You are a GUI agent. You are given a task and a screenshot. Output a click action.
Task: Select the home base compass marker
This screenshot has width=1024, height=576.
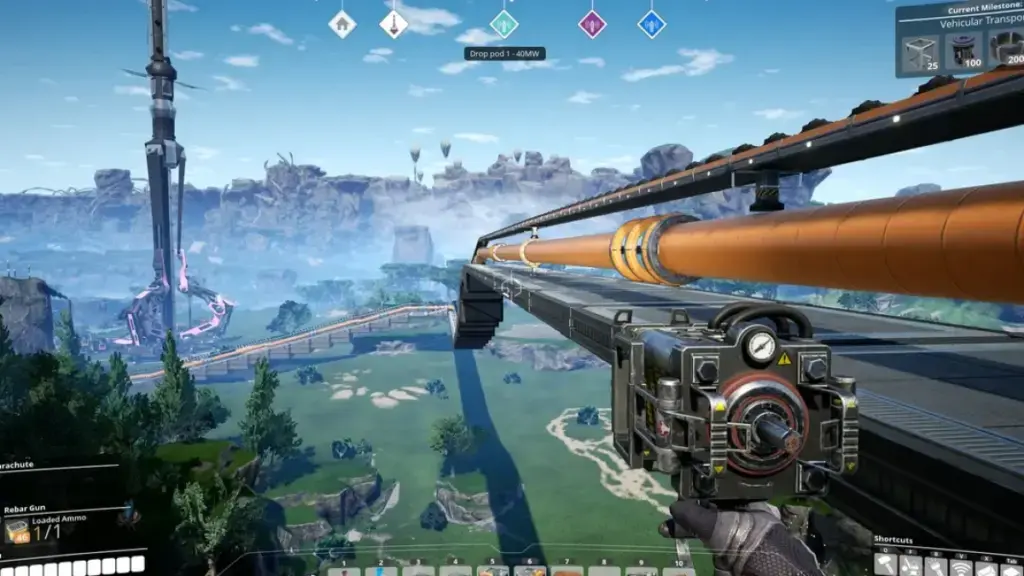click(342, 23)
